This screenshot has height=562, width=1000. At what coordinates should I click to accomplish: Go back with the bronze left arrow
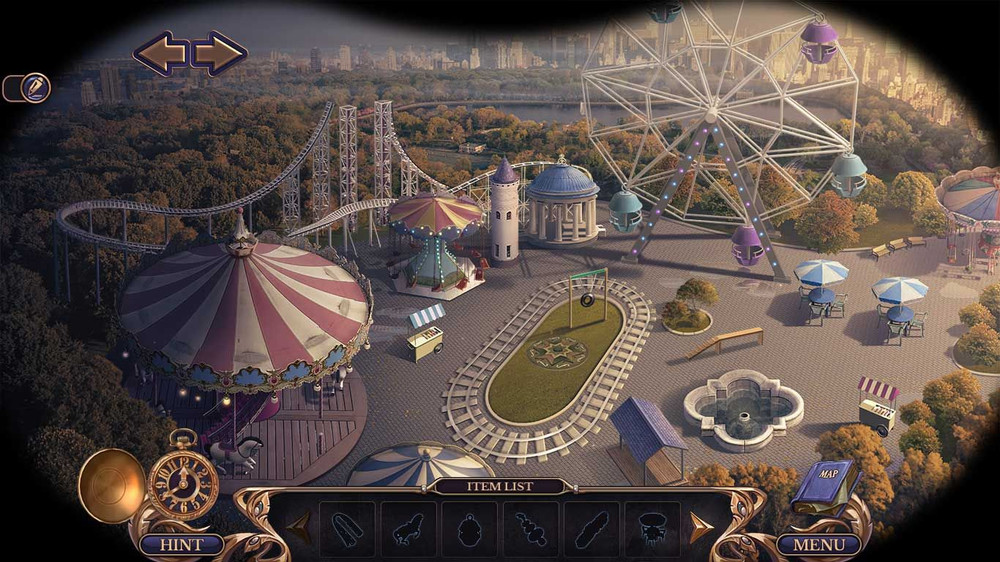159,53
